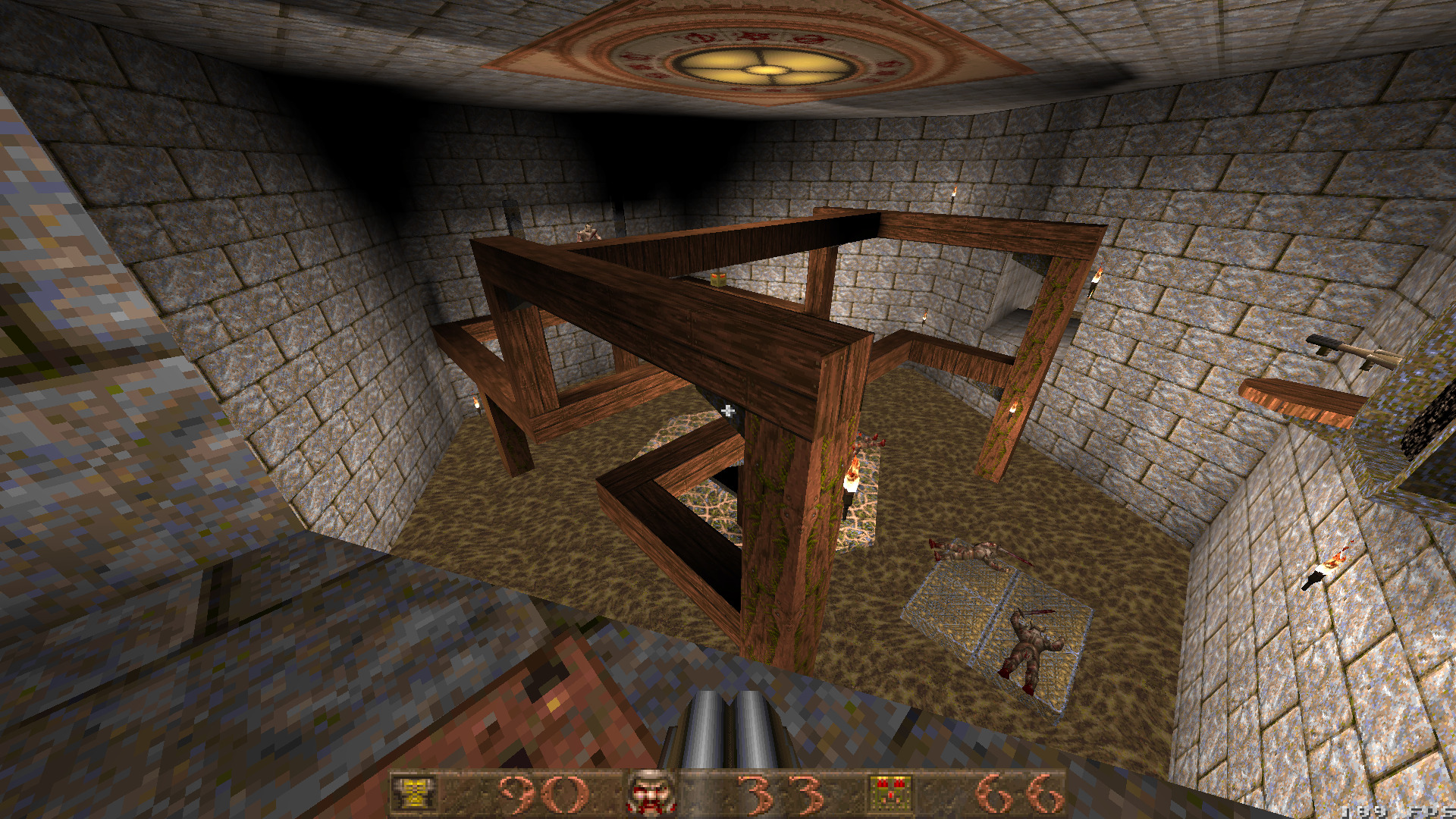This screenshot has height=819, width=1456.
Task: Click the crosshair at screen center
Action: 728,410
